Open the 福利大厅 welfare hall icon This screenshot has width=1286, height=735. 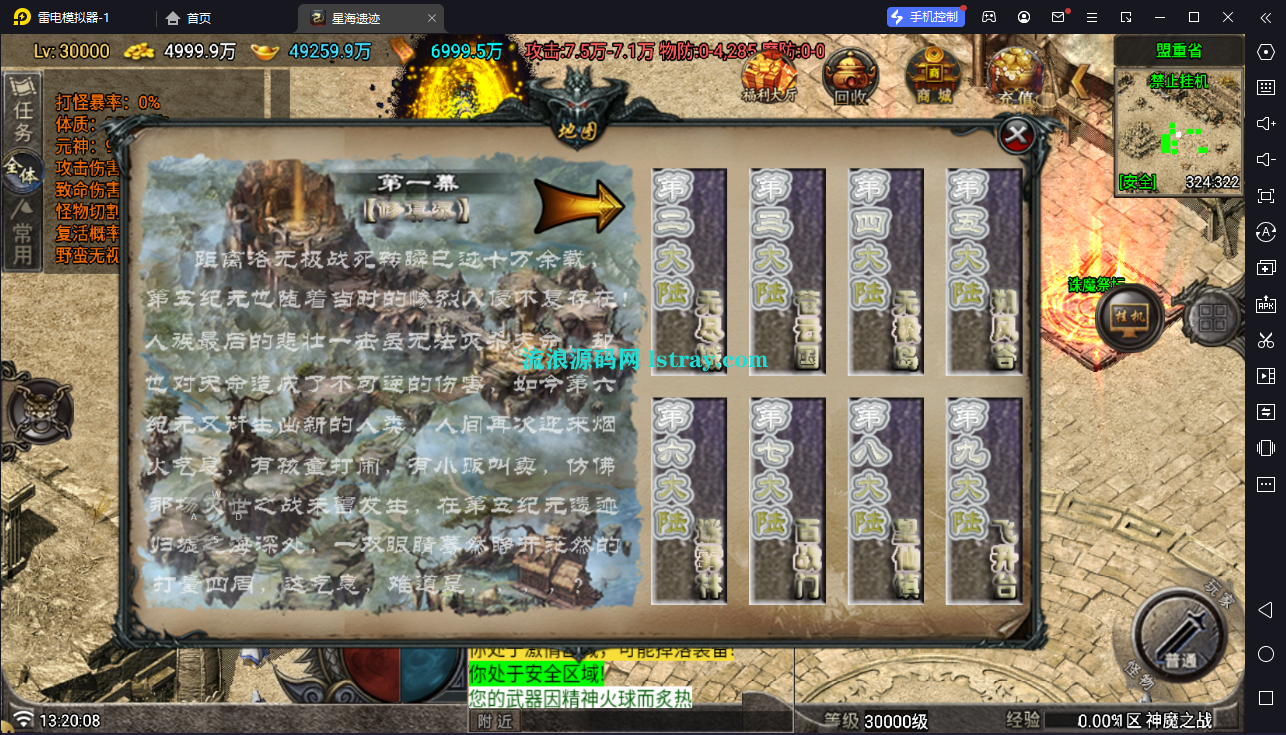768,74
